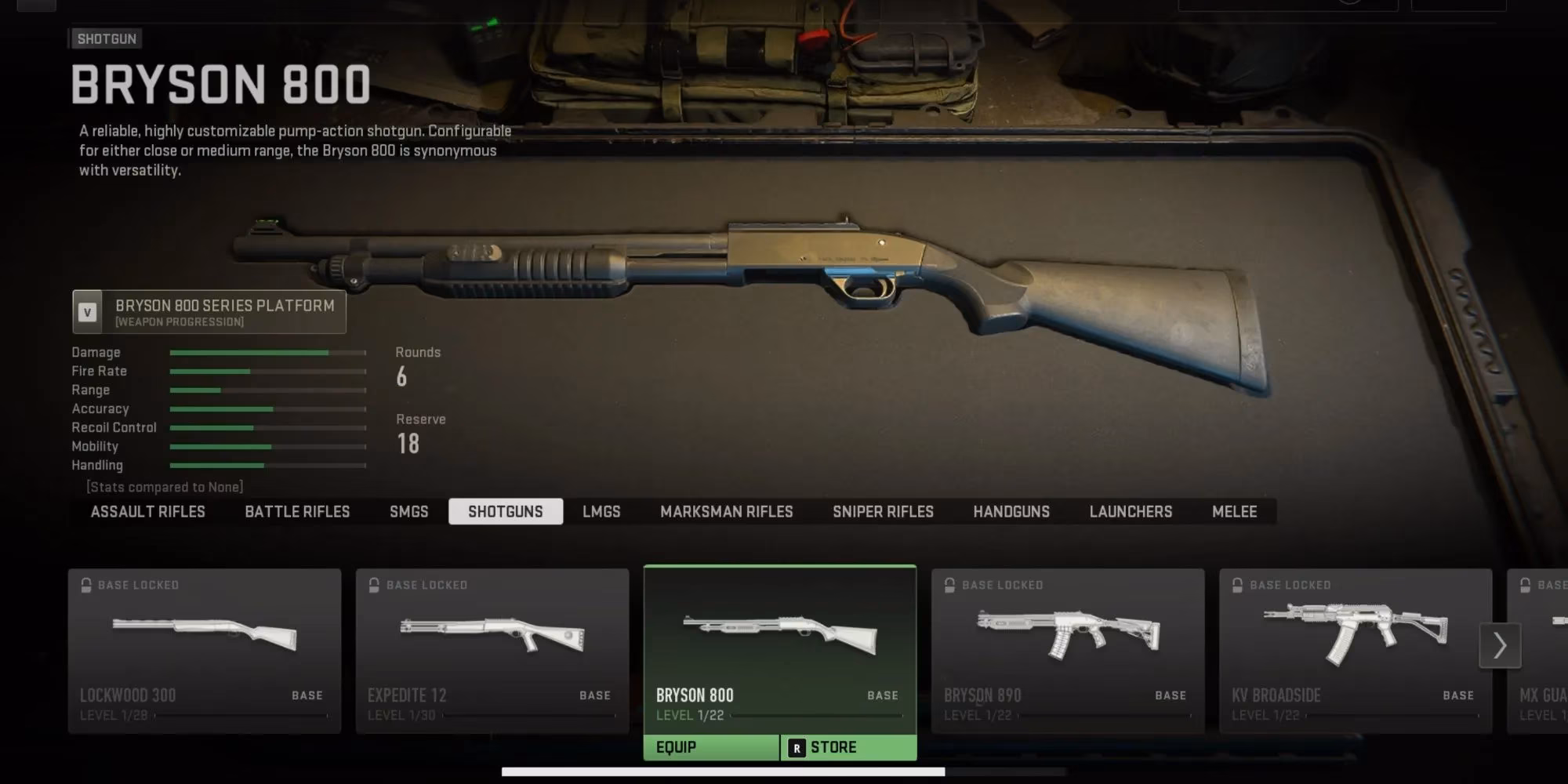Select the KV Broadside shotgun card
Screen dimensions: 1568x784
coord(1356,651)
